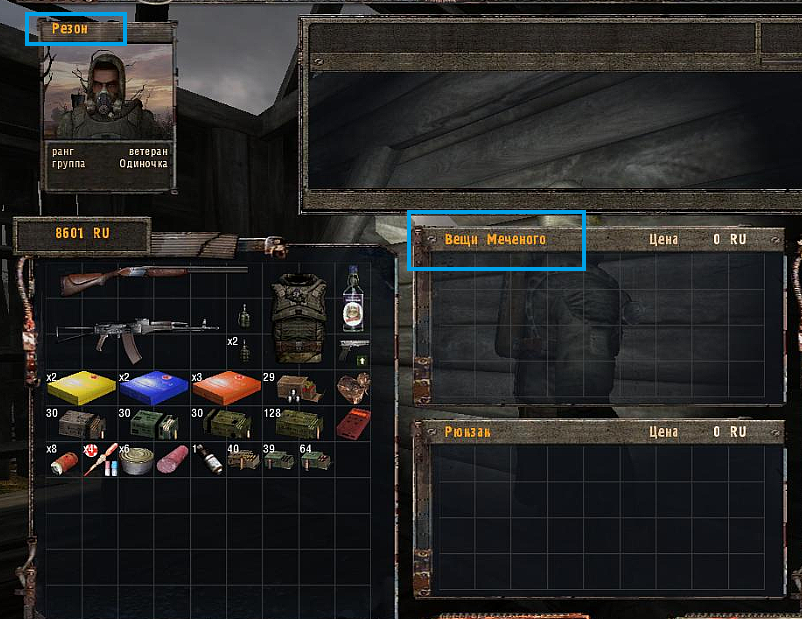This screenshot has height=619, width=802.
Task: Choose the canned food stack
Action: pos(135,459)
